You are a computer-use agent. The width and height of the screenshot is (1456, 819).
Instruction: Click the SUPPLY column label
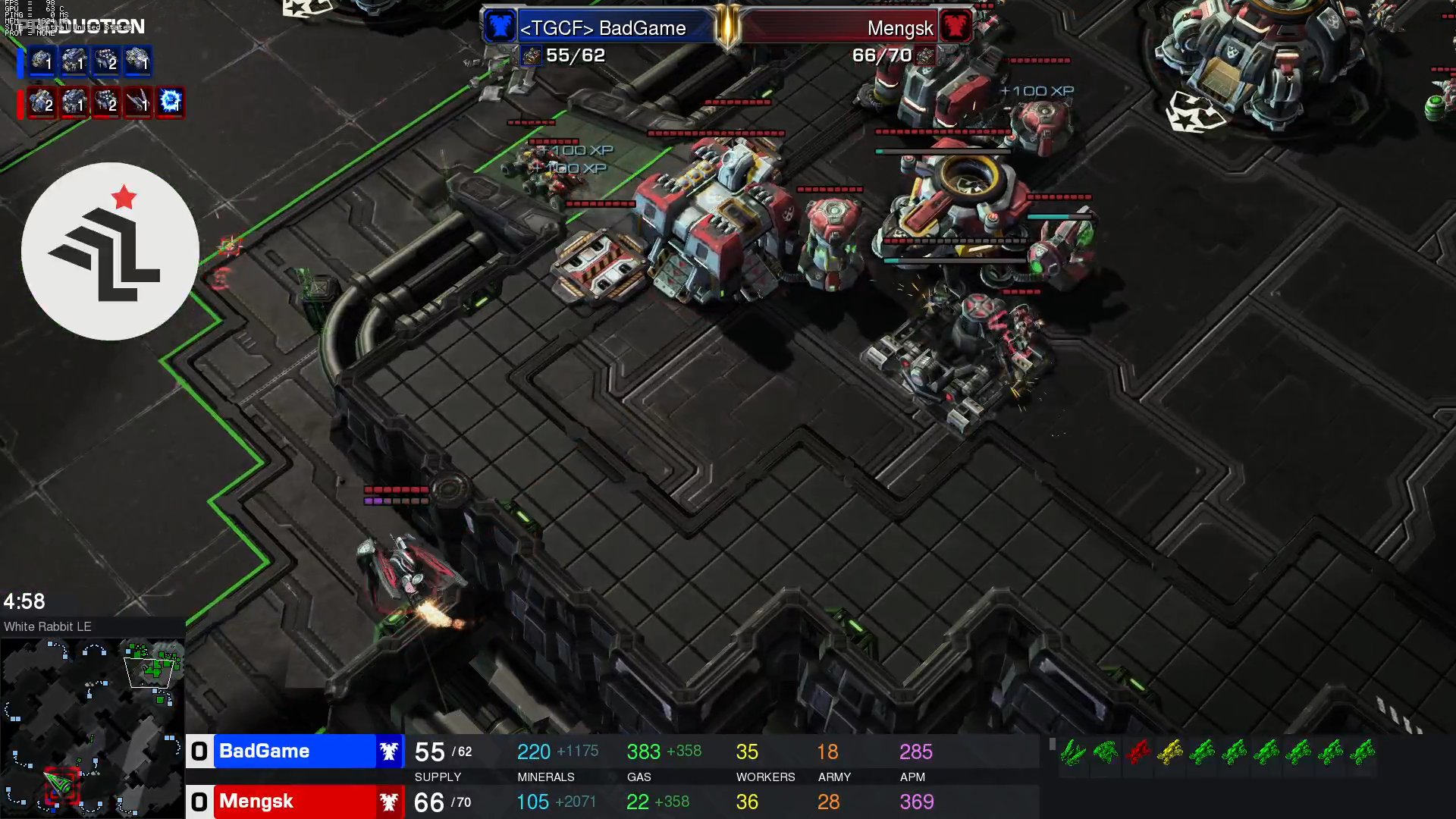coord(438,777)
